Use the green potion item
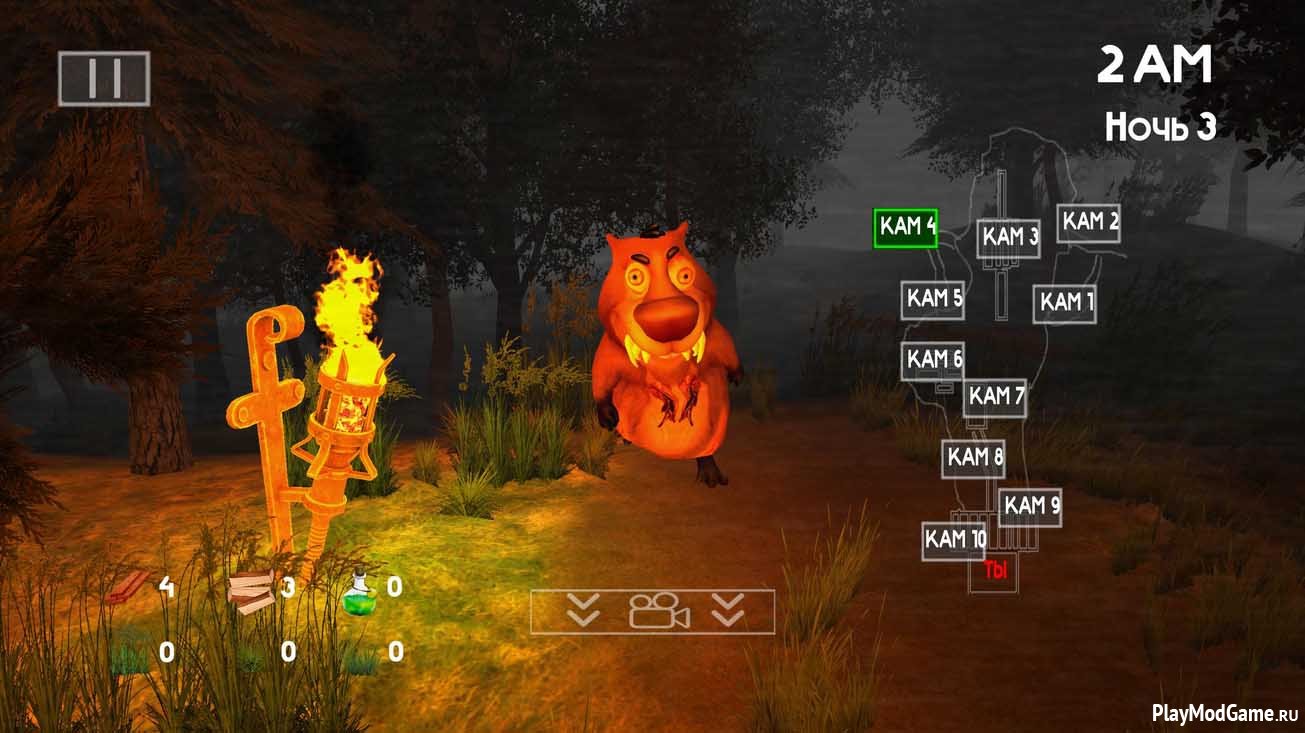The height and width of the screenshot is (733, 1305). (x=359, y=592)
